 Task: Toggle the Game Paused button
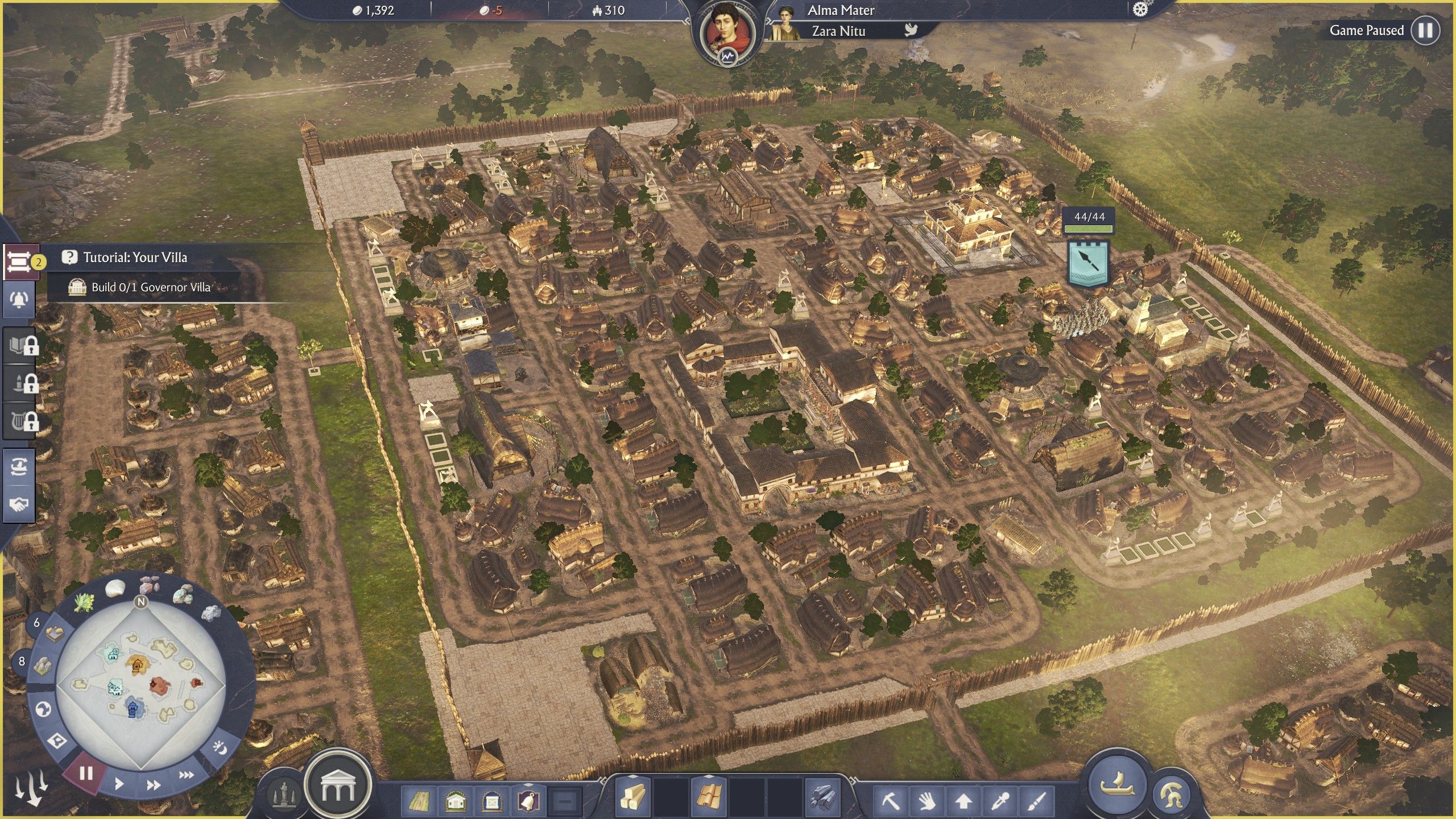(x=1425, y=30)
